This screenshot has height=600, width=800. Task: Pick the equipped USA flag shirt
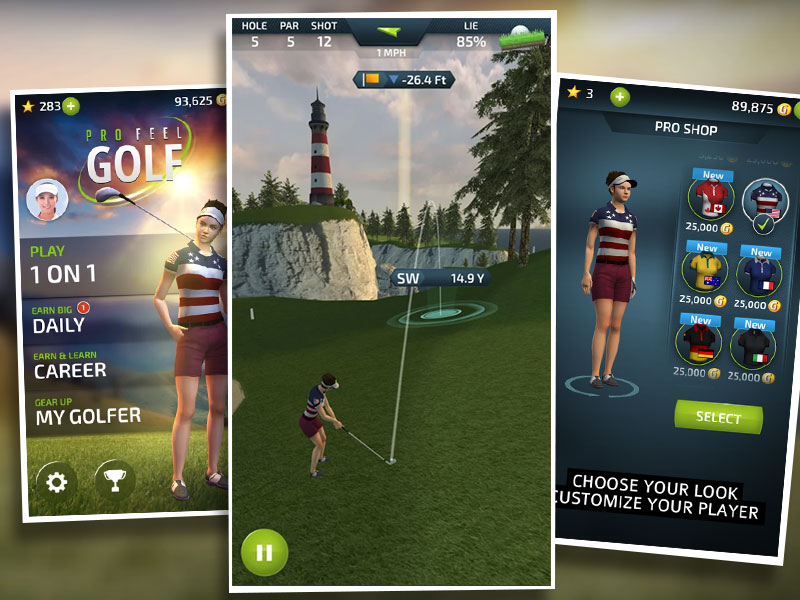click(x=765, y=202)
